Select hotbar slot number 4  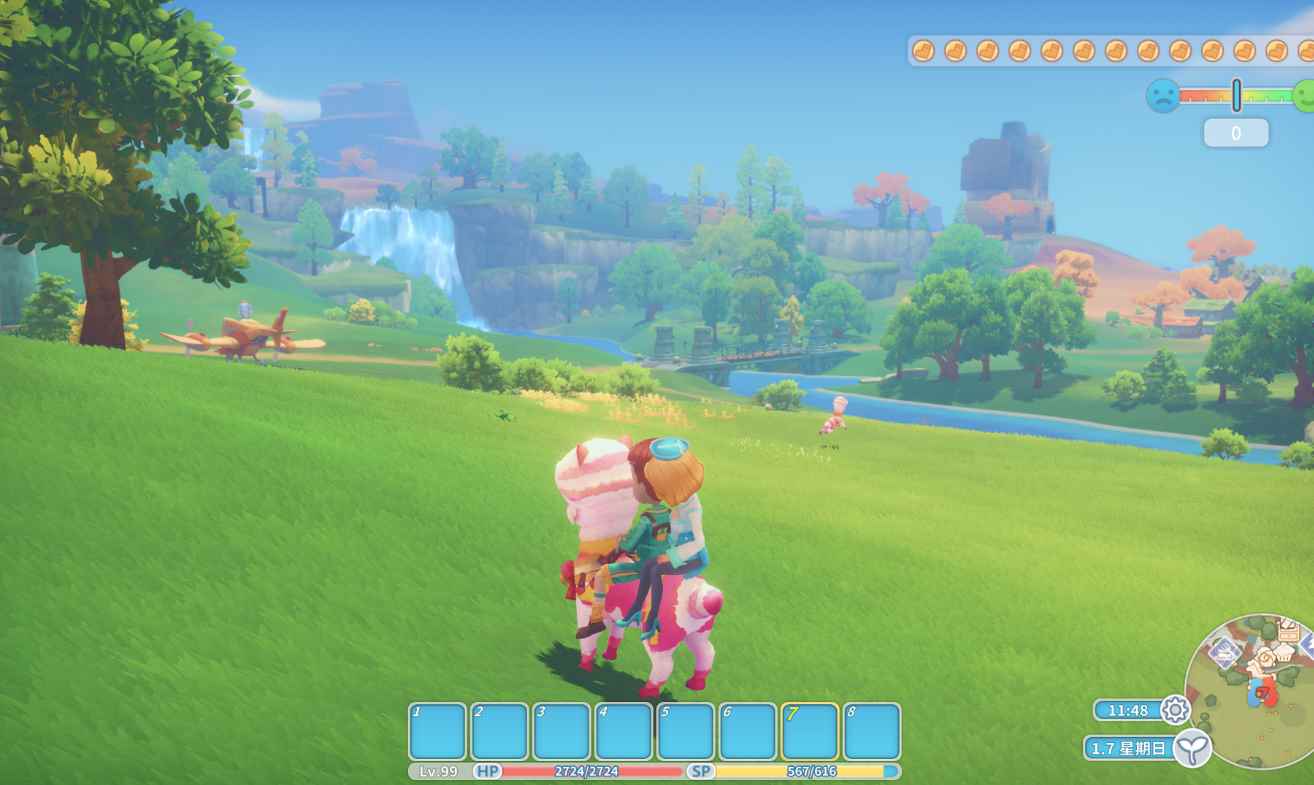(624, 731)
